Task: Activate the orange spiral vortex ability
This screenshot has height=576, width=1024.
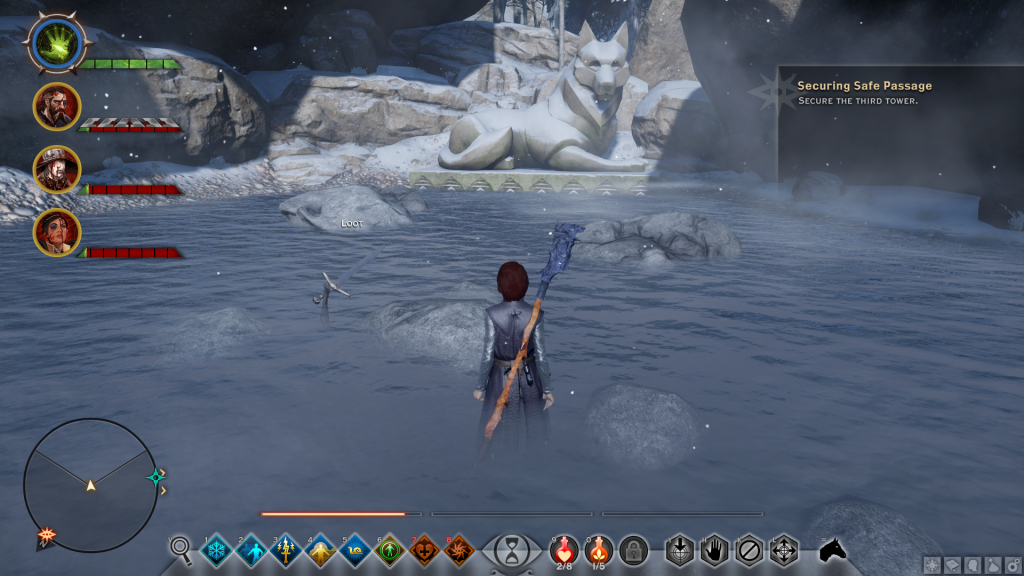Action: pos(459,550)
